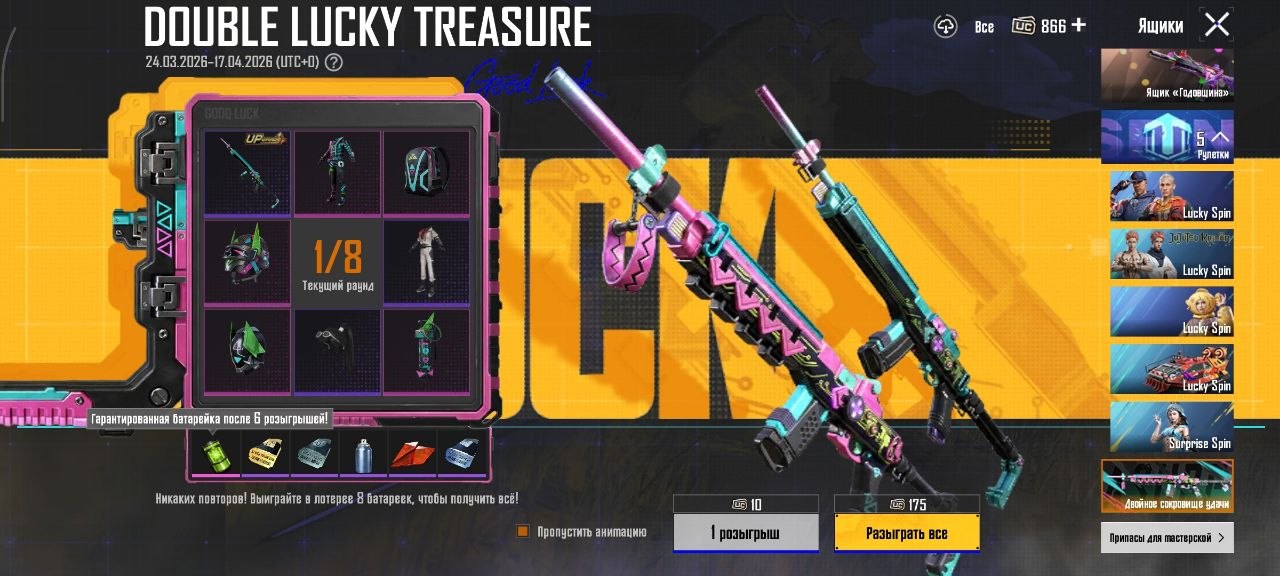Buy one draw for 10 UC

click(x=745, y=533)
